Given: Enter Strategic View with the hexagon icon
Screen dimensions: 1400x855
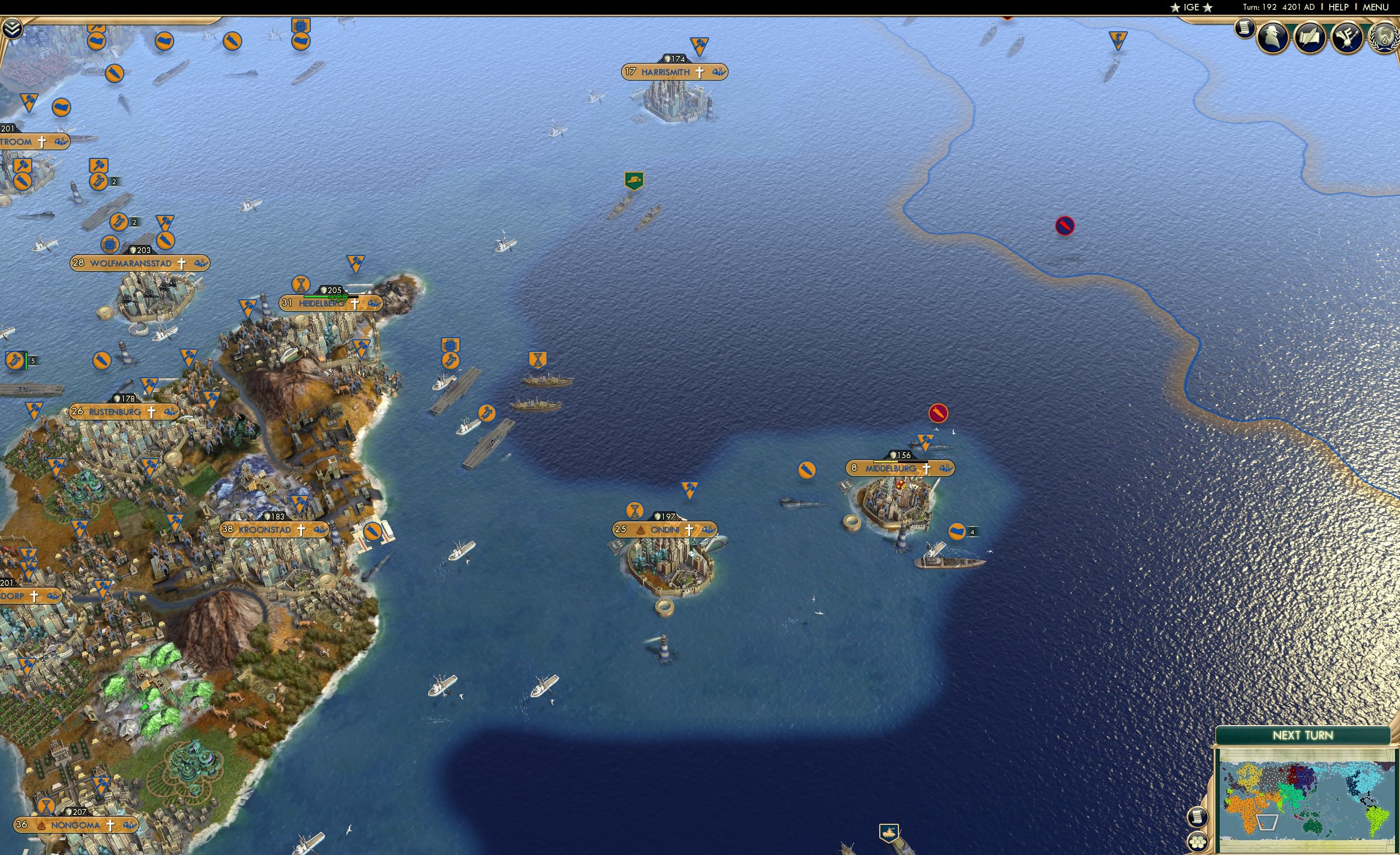Looking at the screenshot, I should [x=1198, y=842].
